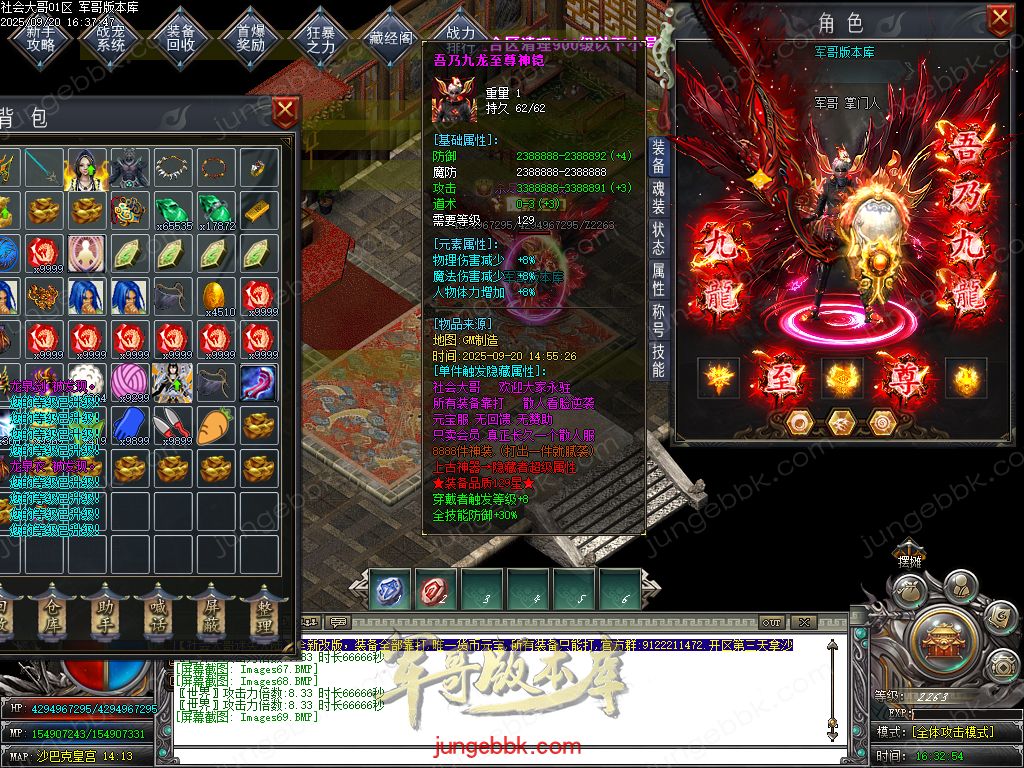Viewport: 1024px width, 768px height.
Task: Click the 整理 sort button in the bag
Action: 264,614
